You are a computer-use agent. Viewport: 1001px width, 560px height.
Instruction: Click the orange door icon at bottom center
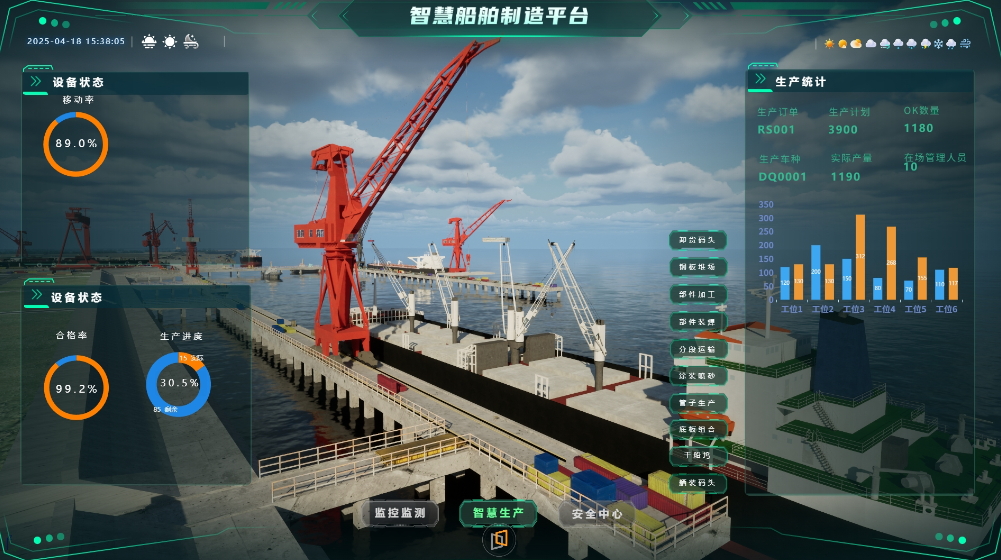(x=499, y=540)
